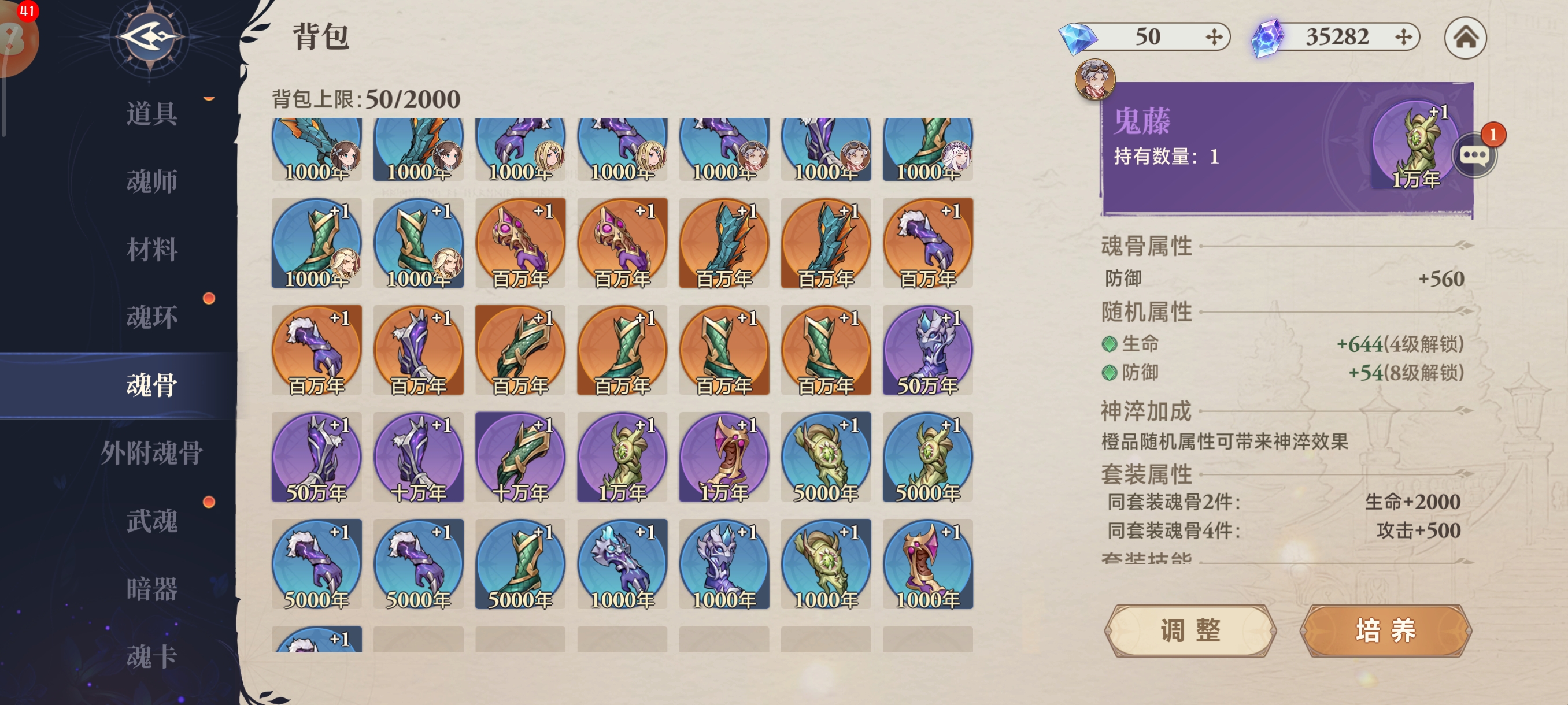Switch to the 魂环 tab

point(151,317)
